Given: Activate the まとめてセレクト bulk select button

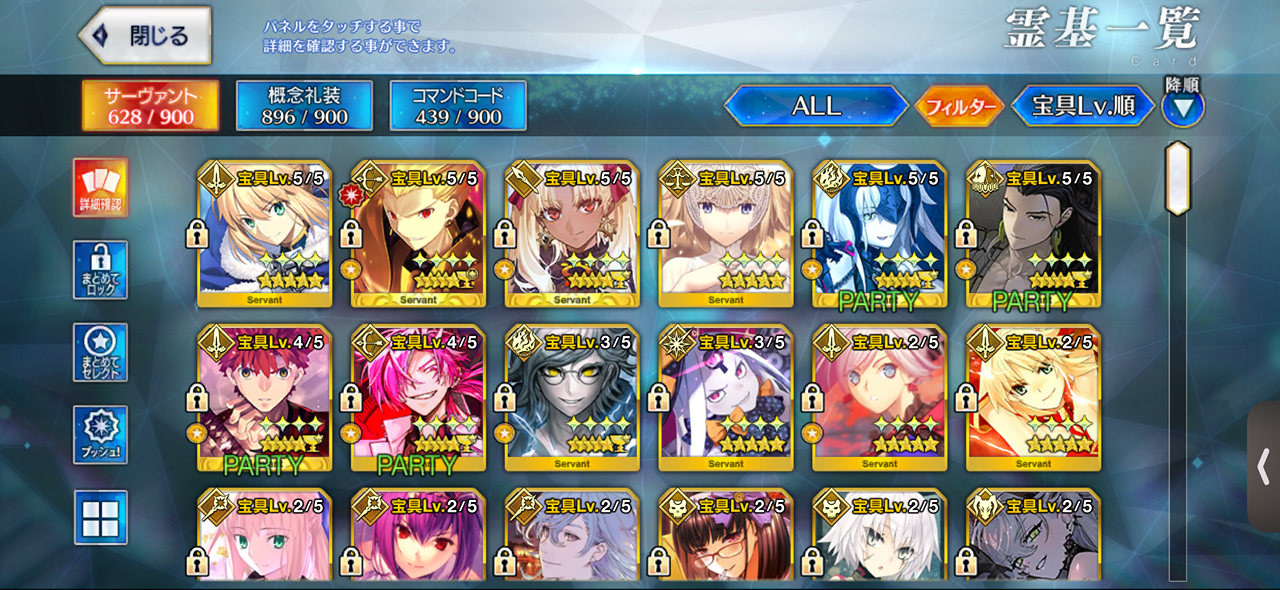Looking at the screenshot, I should (x=100, y=352).
